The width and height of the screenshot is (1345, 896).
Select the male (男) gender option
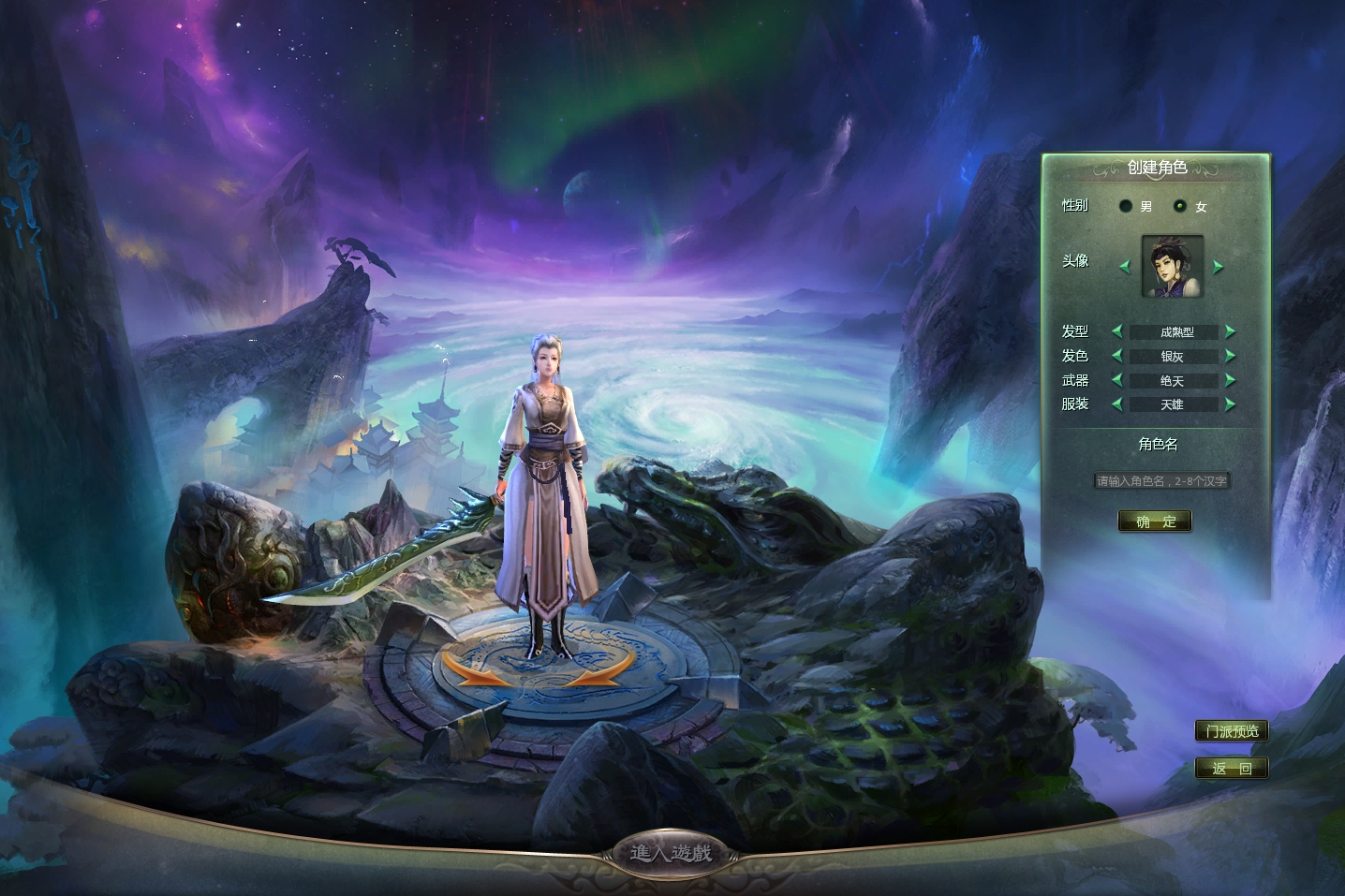click(1126, 206)
